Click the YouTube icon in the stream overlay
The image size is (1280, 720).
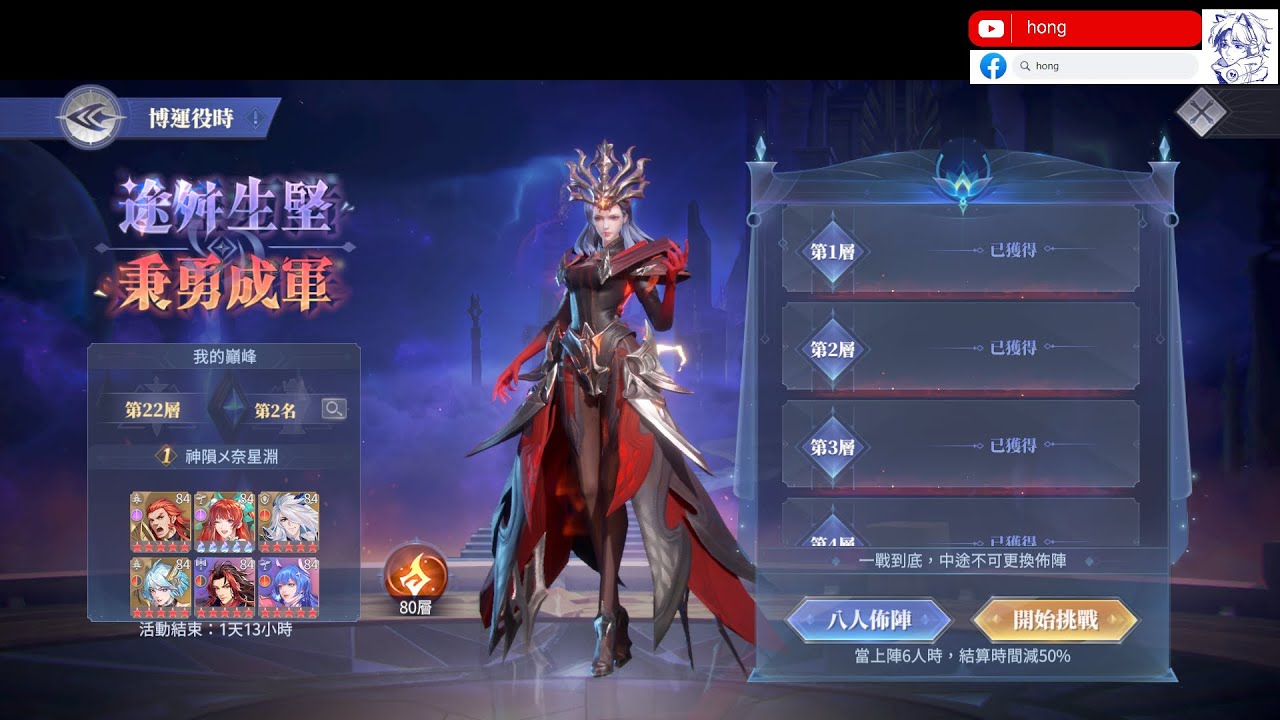point(990,27)
